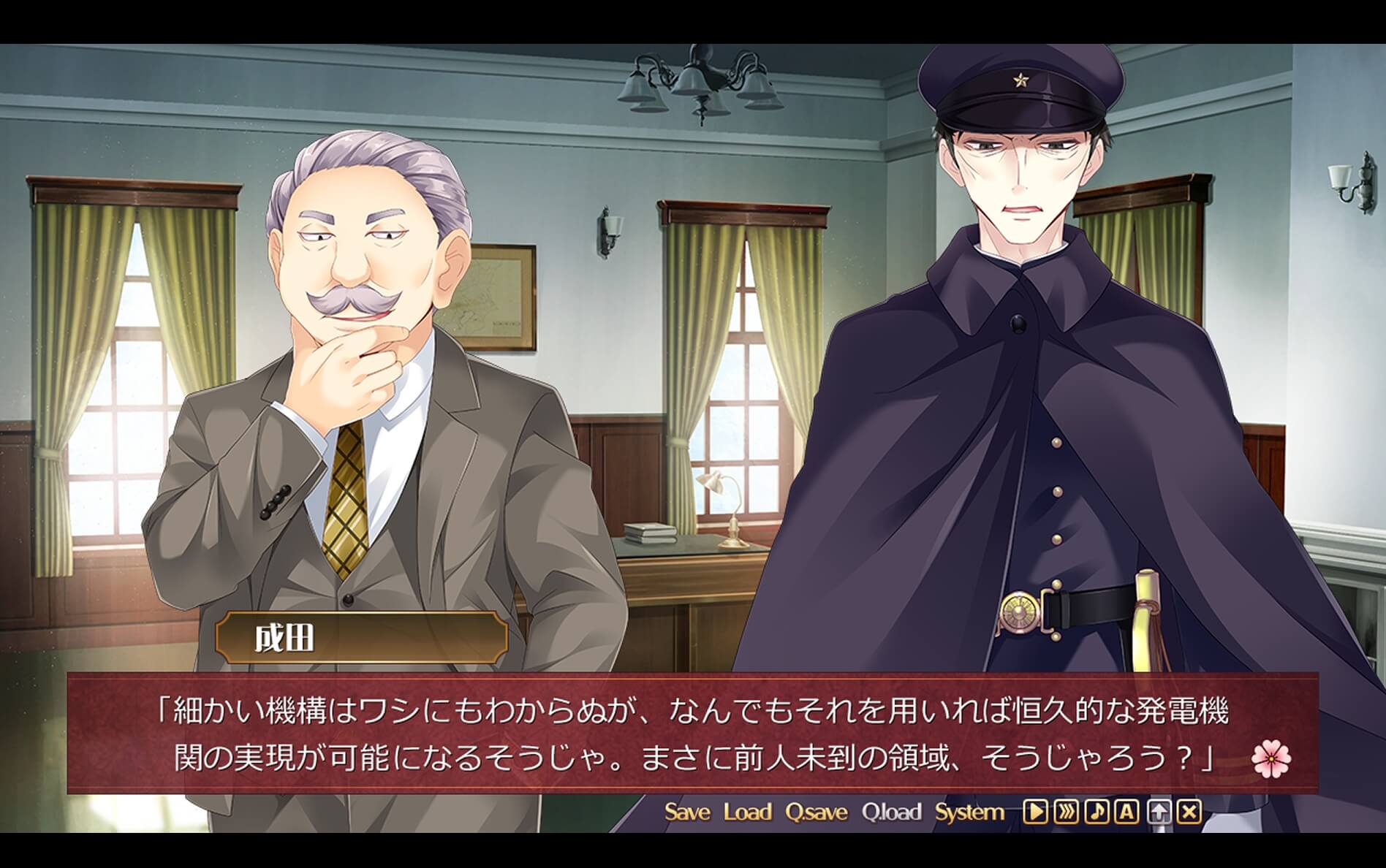Hide the message window using the up-arrow icon
The height and width of the screenshot is (868, 1386).
click(x=1159, y=812)
